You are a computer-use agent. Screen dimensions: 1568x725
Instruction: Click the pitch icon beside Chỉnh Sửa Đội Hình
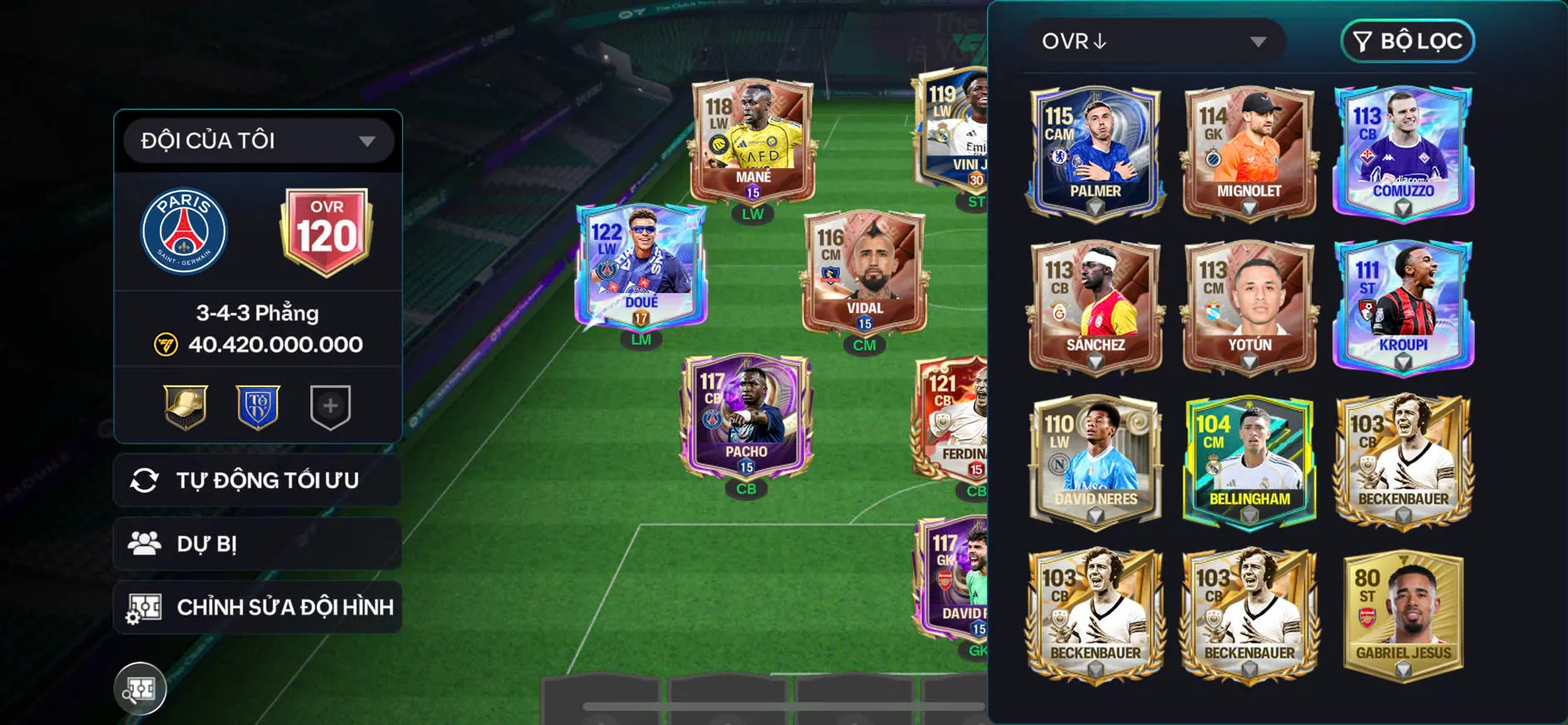tap(146, 607)
